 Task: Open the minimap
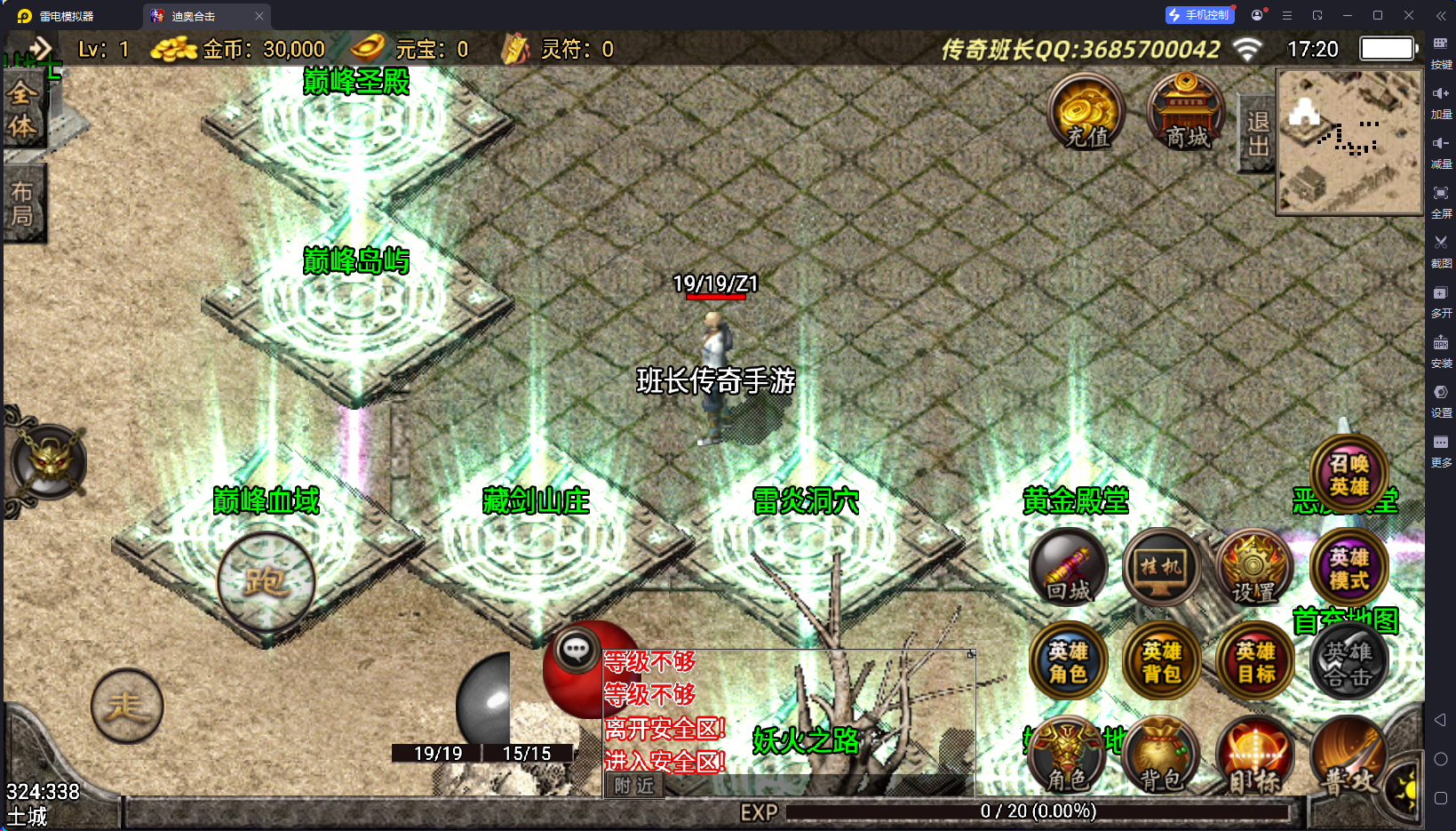tap(1349, 142)
